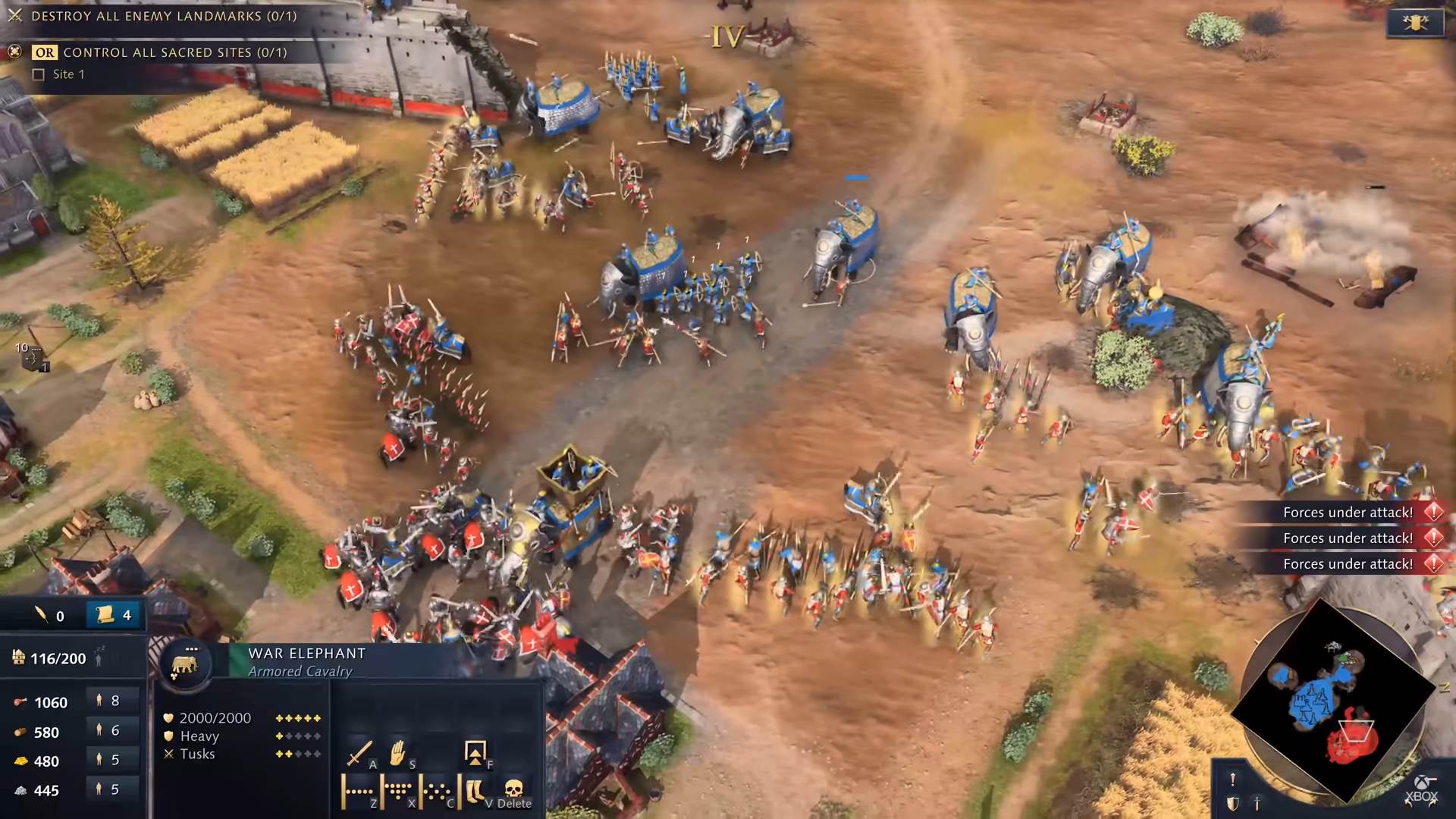Click the banner icon in the top-right corner

click(x=1417, y=21)
